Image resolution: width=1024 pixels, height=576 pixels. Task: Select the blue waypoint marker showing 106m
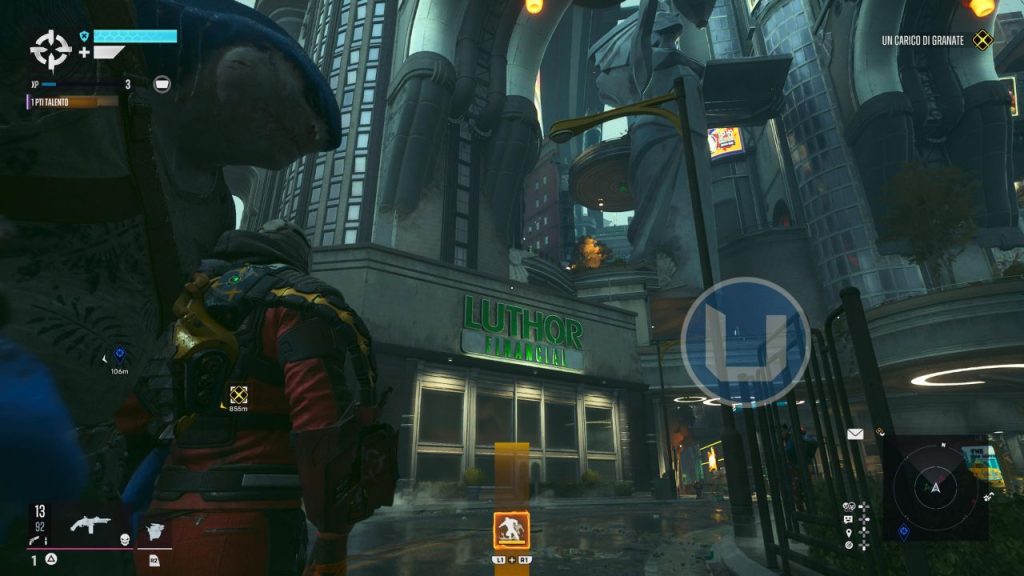pos(120,354)
